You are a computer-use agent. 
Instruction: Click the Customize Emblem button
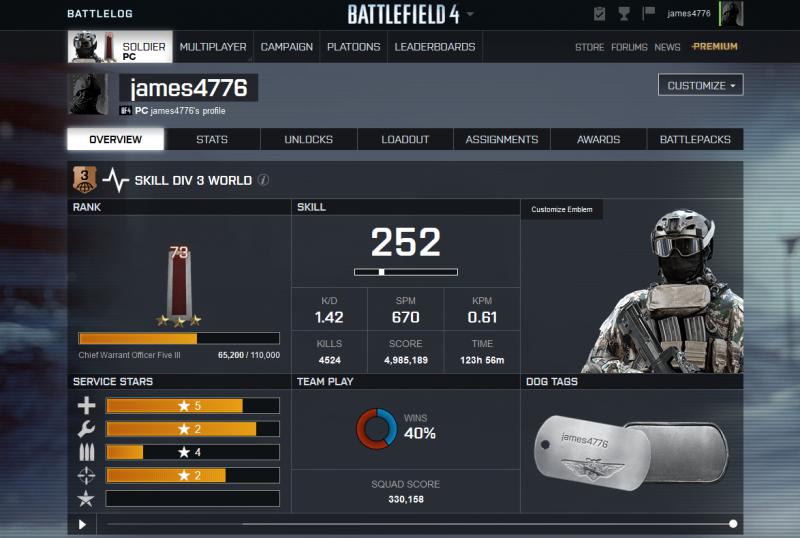pos(561,209)
